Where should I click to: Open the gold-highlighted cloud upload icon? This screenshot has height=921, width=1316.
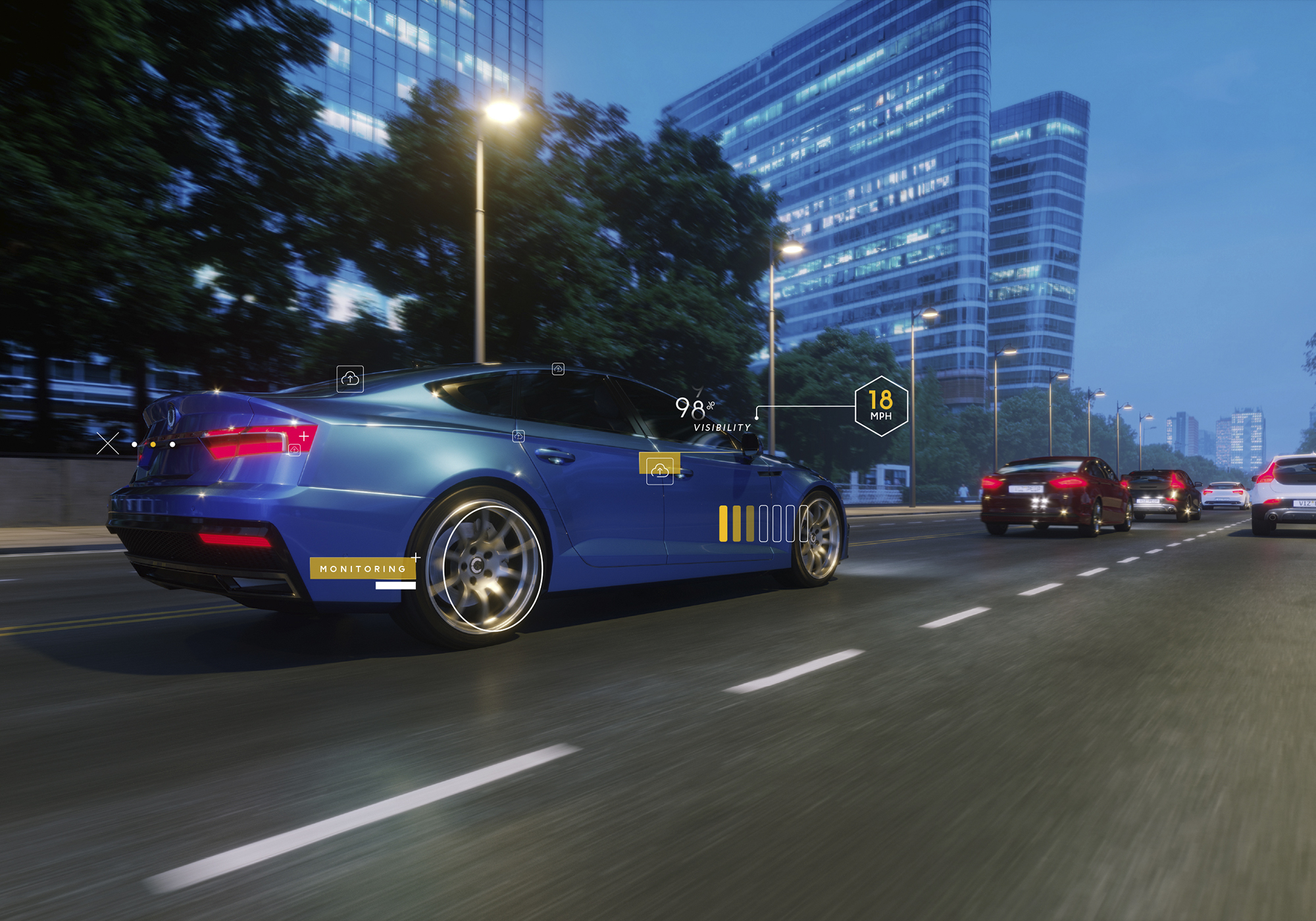click(659, 470)
